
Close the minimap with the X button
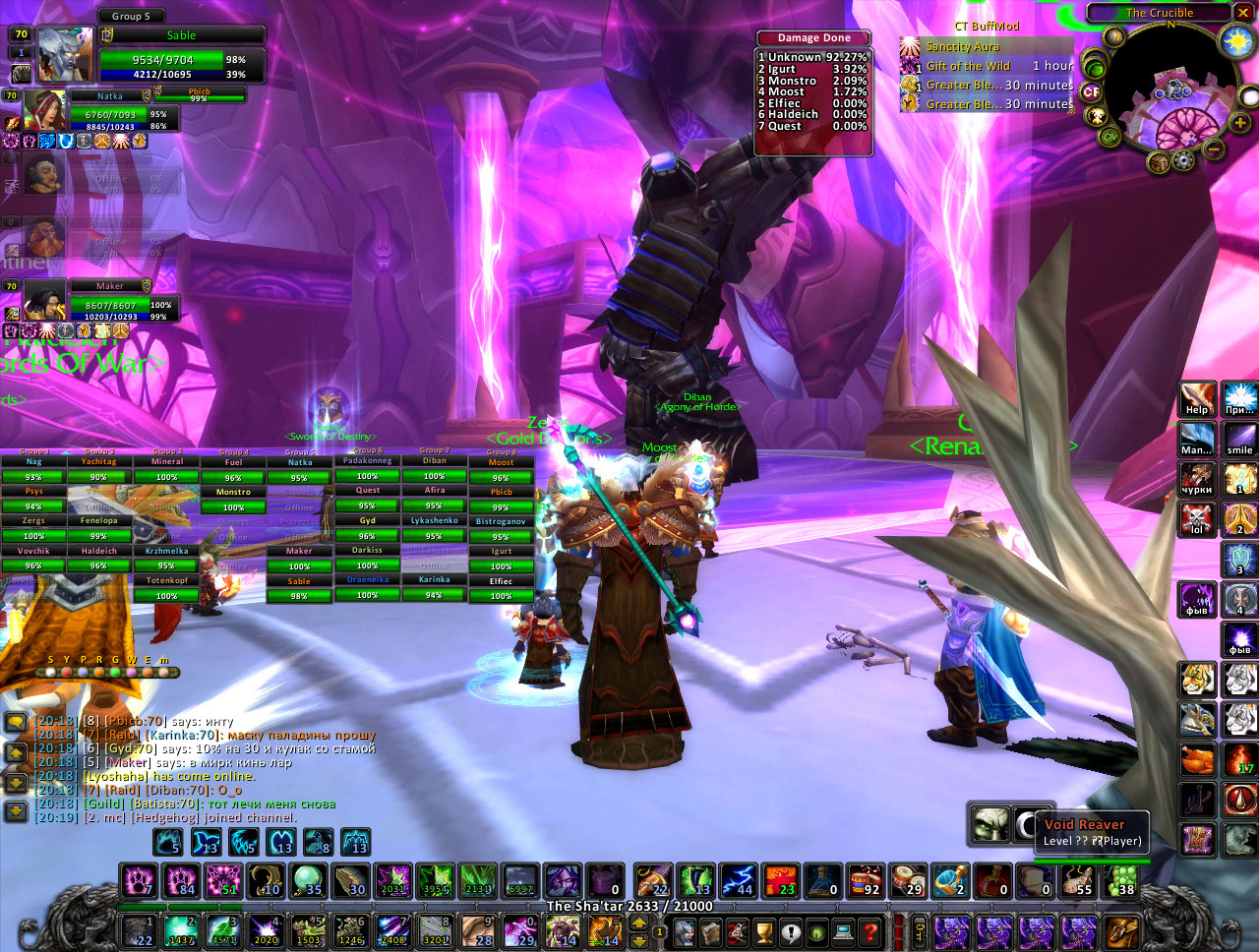1244,13
